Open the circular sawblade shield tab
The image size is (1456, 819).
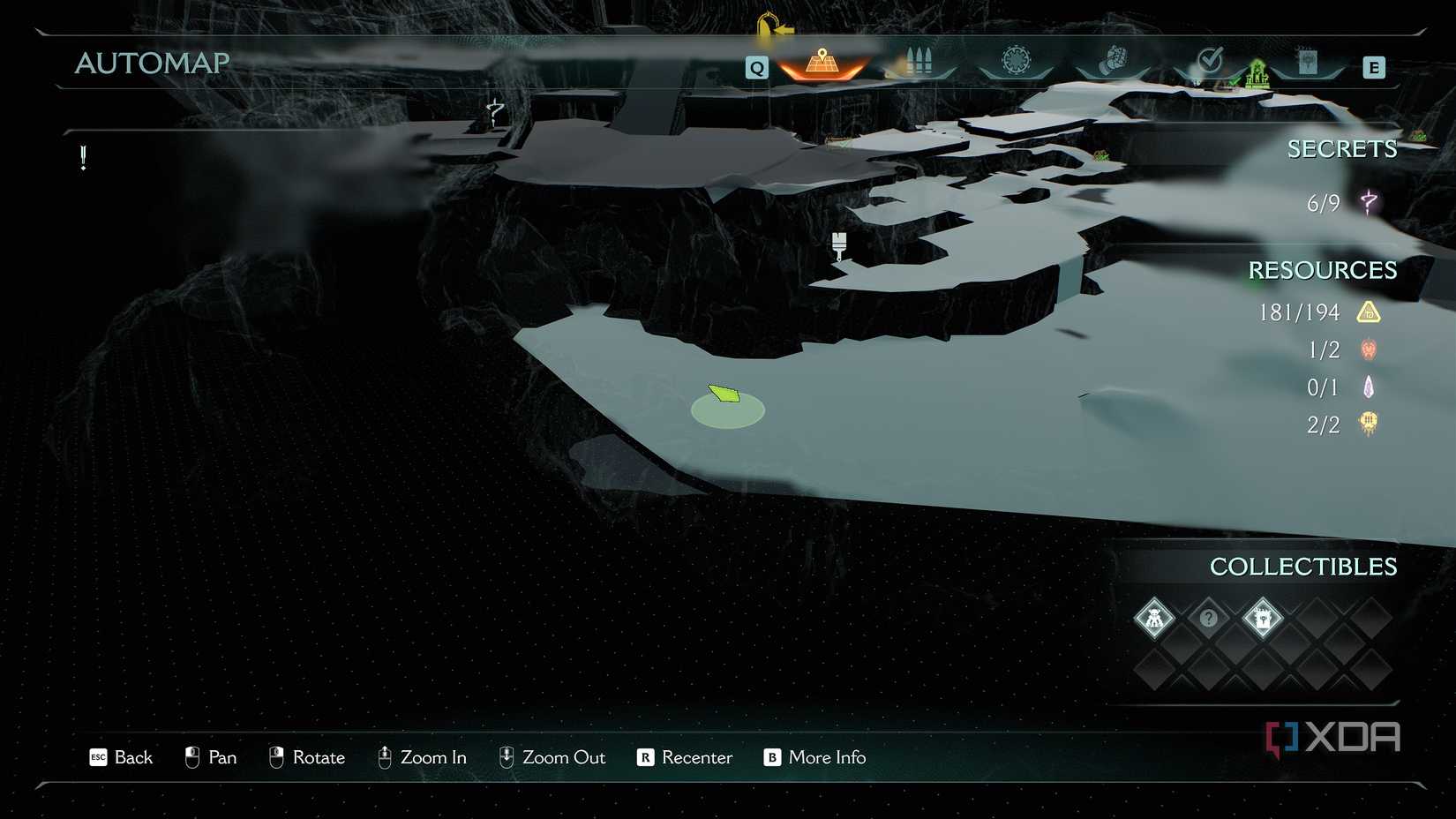1016,61
